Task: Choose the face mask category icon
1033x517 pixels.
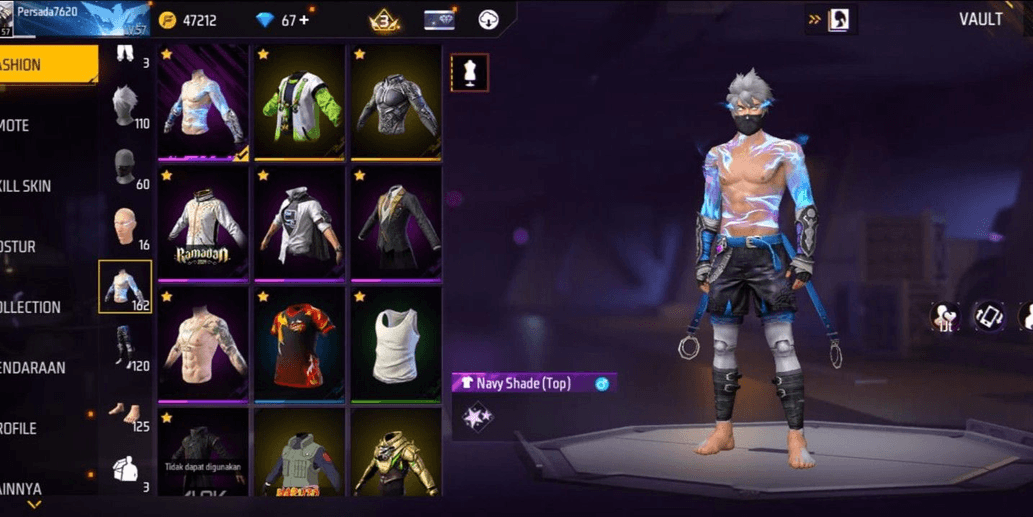Action: click(x=125, y=166)
